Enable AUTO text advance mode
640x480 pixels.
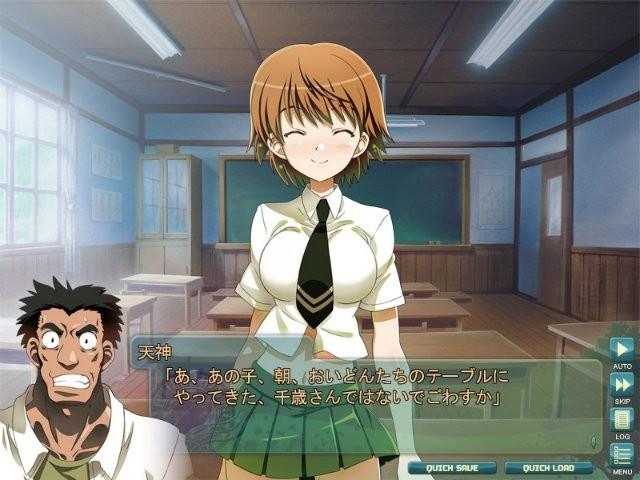(x=622, y=350)
